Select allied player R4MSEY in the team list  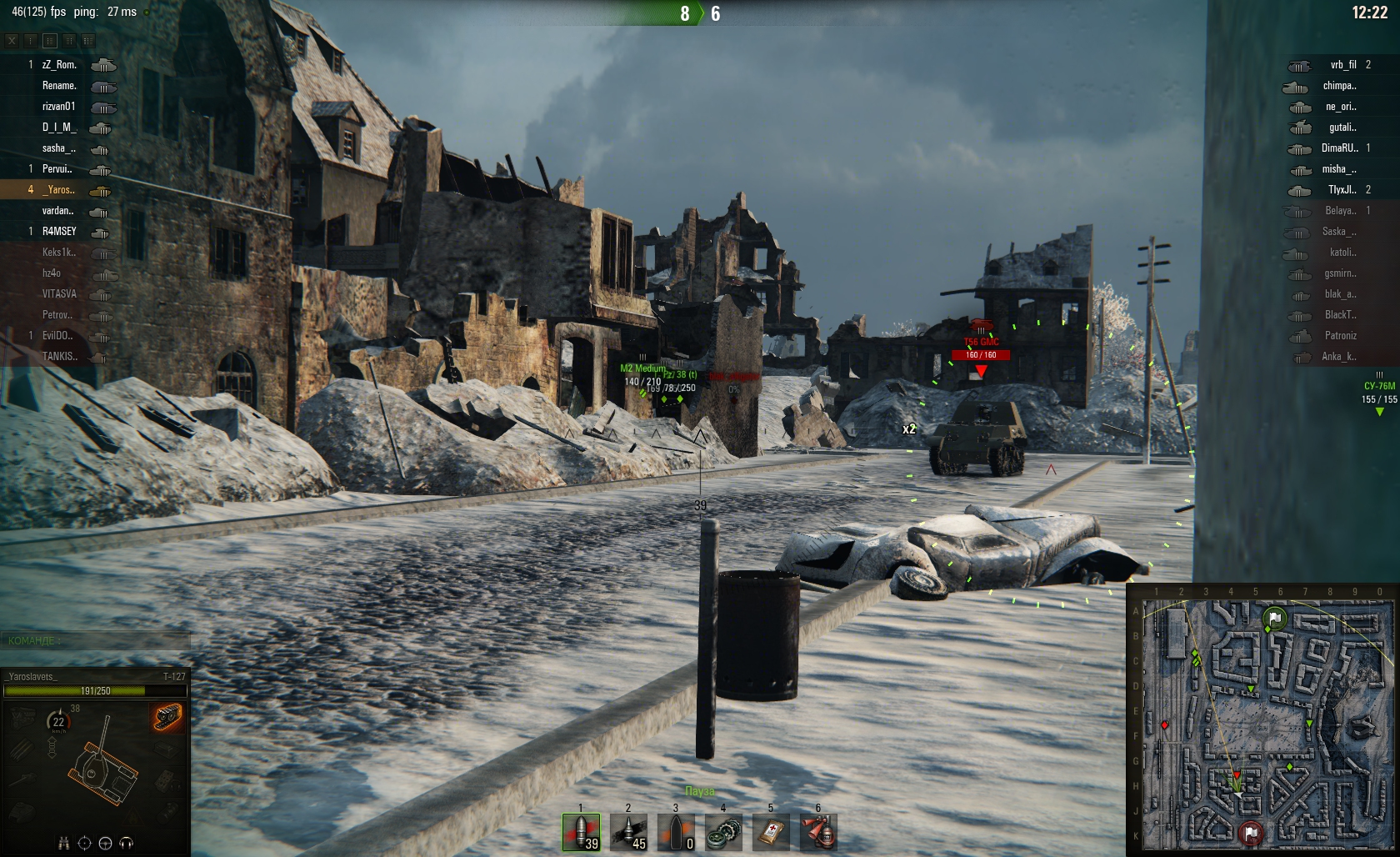point(59,231)
